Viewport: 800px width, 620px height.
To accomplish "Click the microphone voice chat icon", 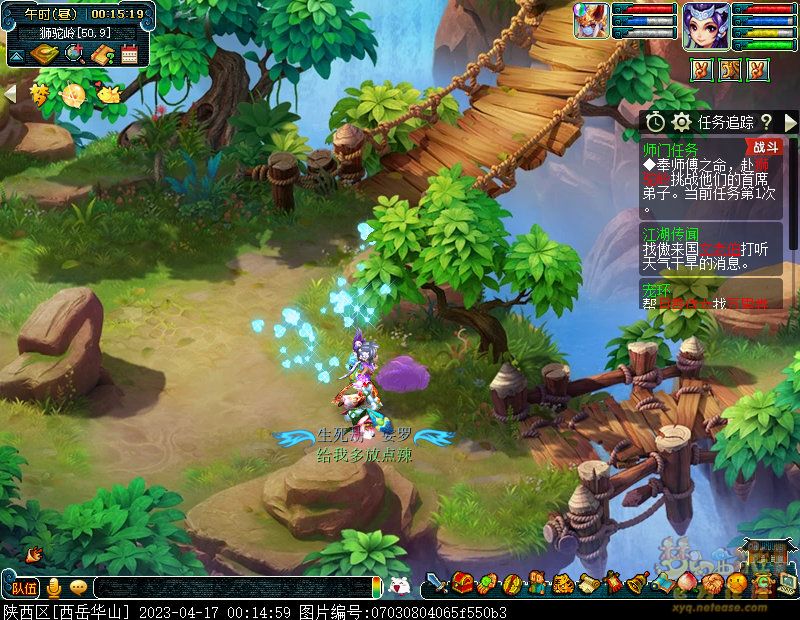I will coord(53,587).
